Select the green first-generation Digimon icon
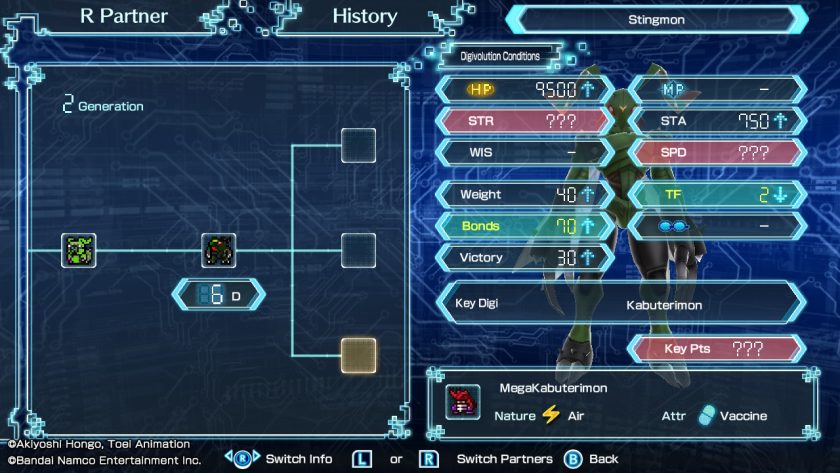The image size is (840, 473). (78, 250)
